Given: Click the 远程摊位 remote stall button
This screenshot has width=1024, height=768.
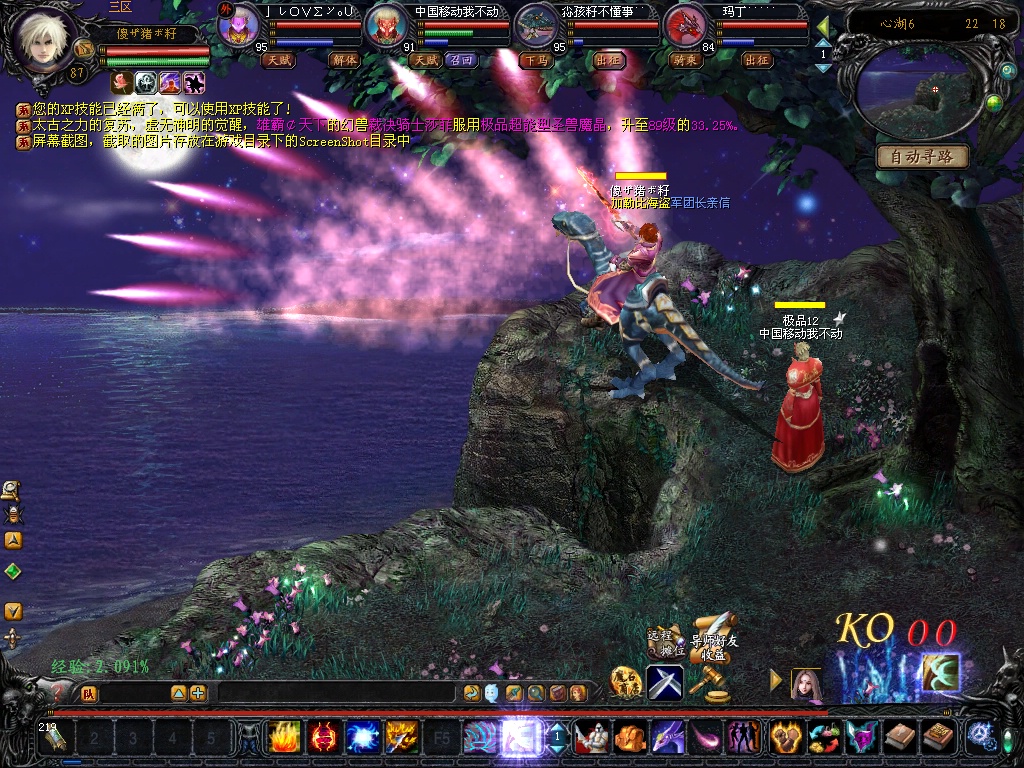Looking at the screenshot, I should tap(661, 642).
